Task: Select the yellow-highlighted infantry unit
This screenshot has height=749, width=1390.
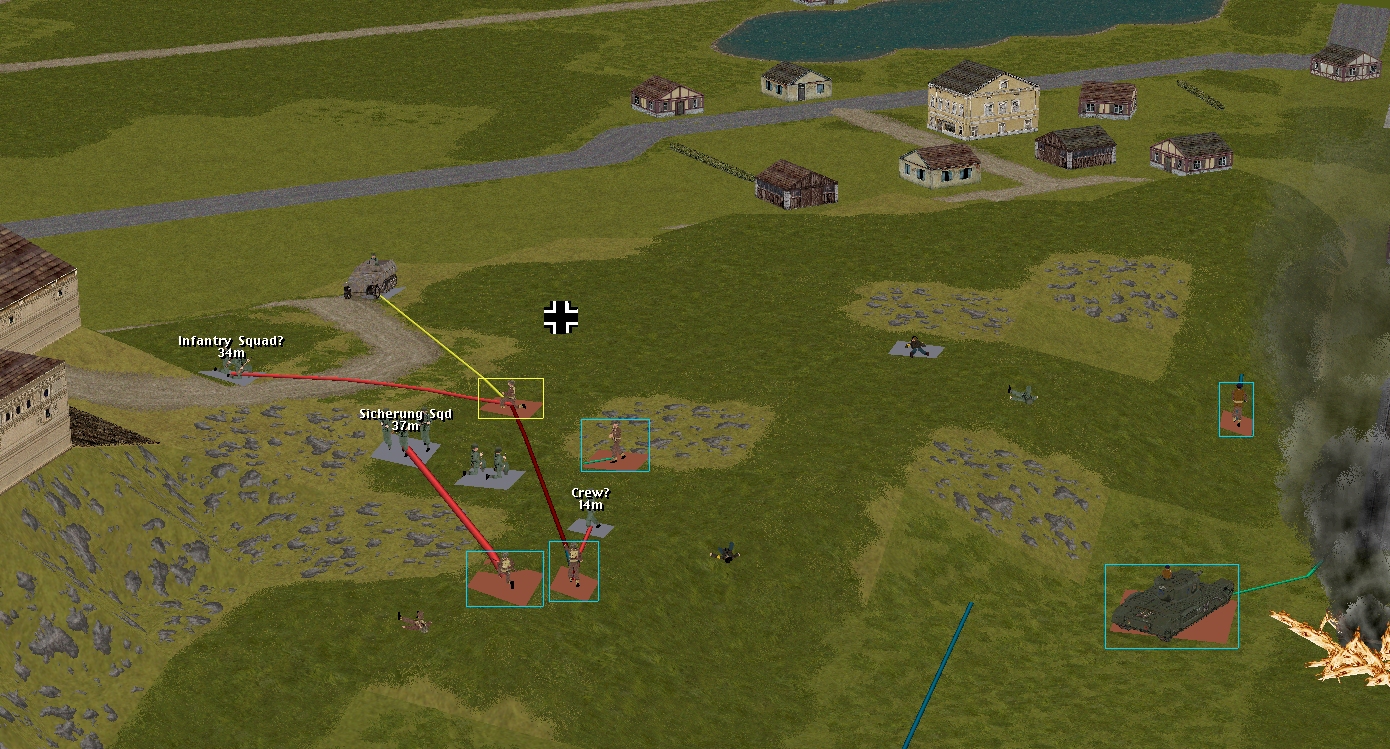Action: click(511, 397)
